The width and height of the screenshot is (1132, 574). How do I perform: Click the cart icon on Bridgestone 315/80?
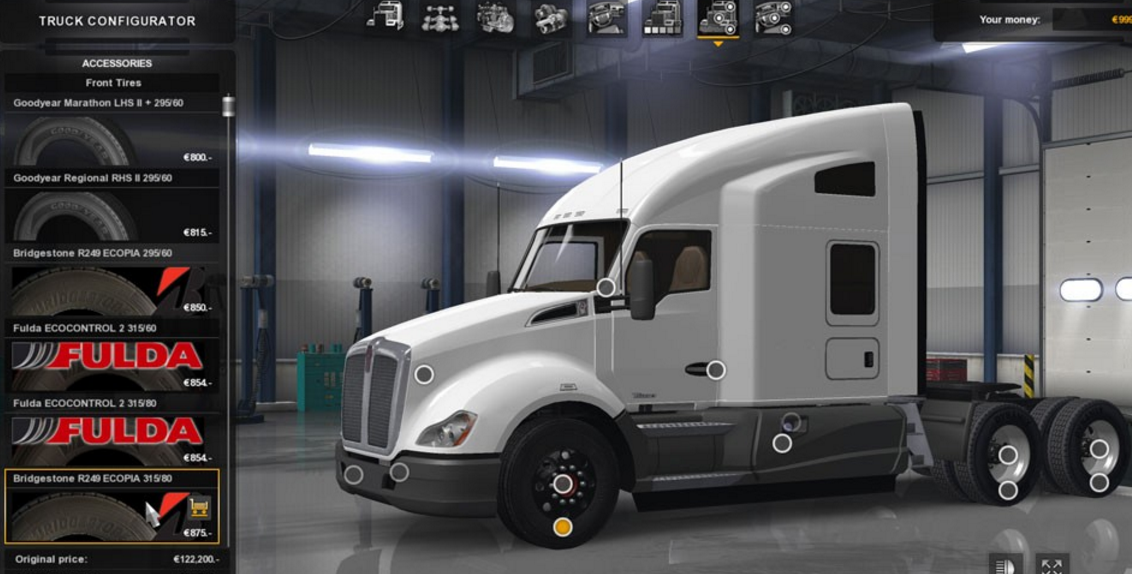(x=199, y=507)
